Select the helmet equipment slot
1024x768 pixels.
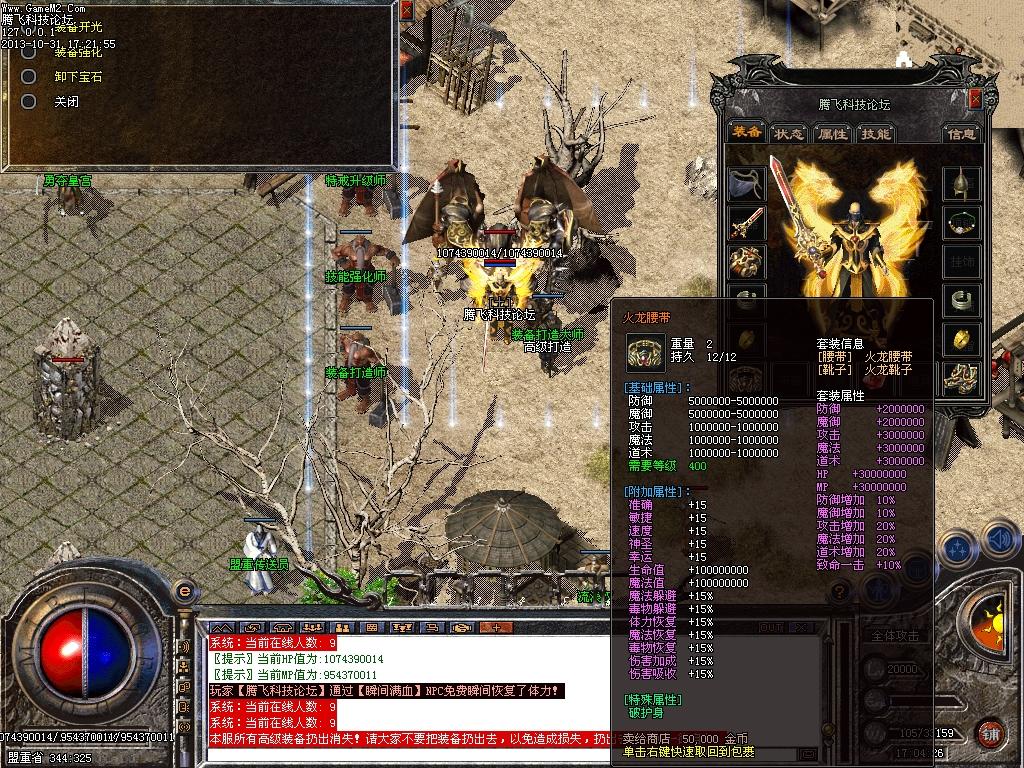pyautogui.click(x=962, y=184)
